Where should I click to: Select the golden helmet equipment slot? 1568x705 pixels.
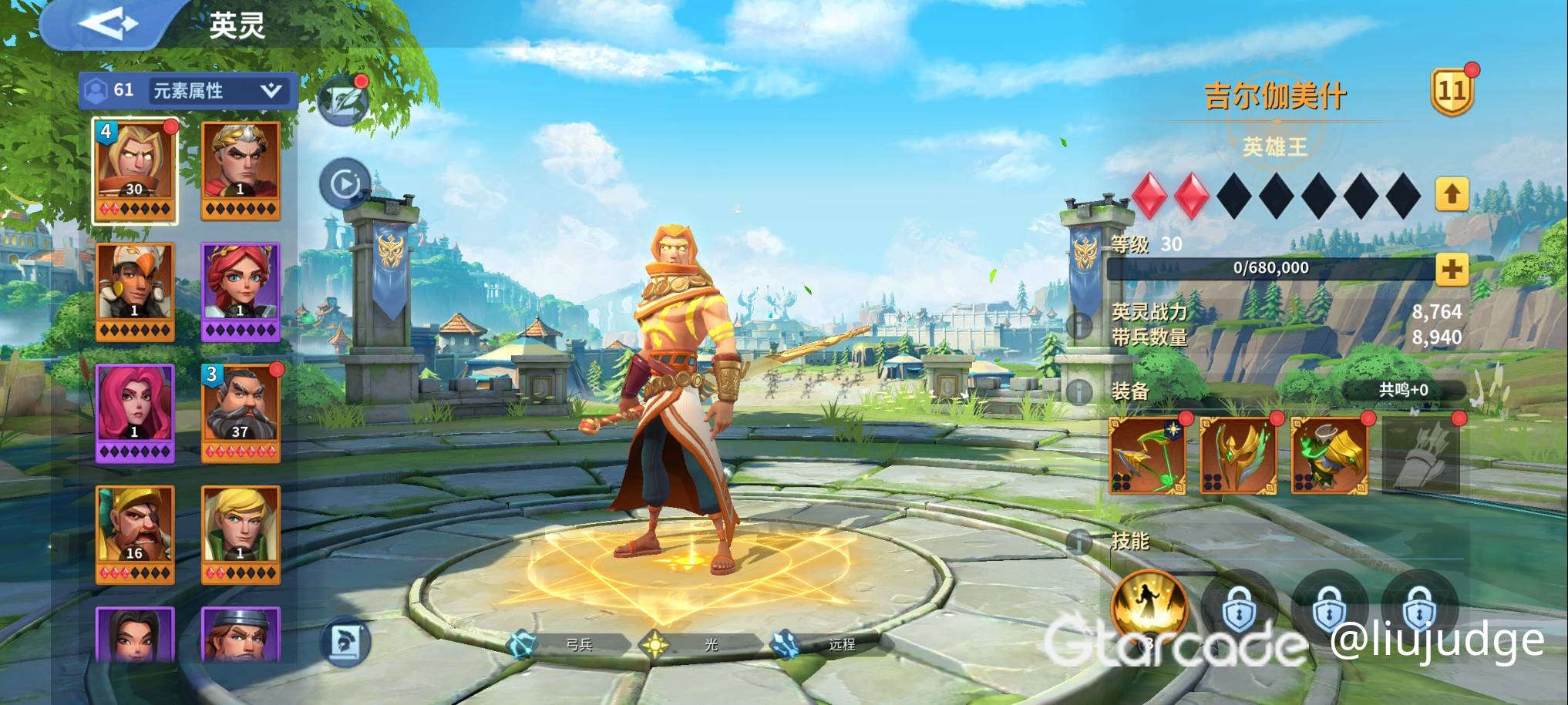[1238, 455]
